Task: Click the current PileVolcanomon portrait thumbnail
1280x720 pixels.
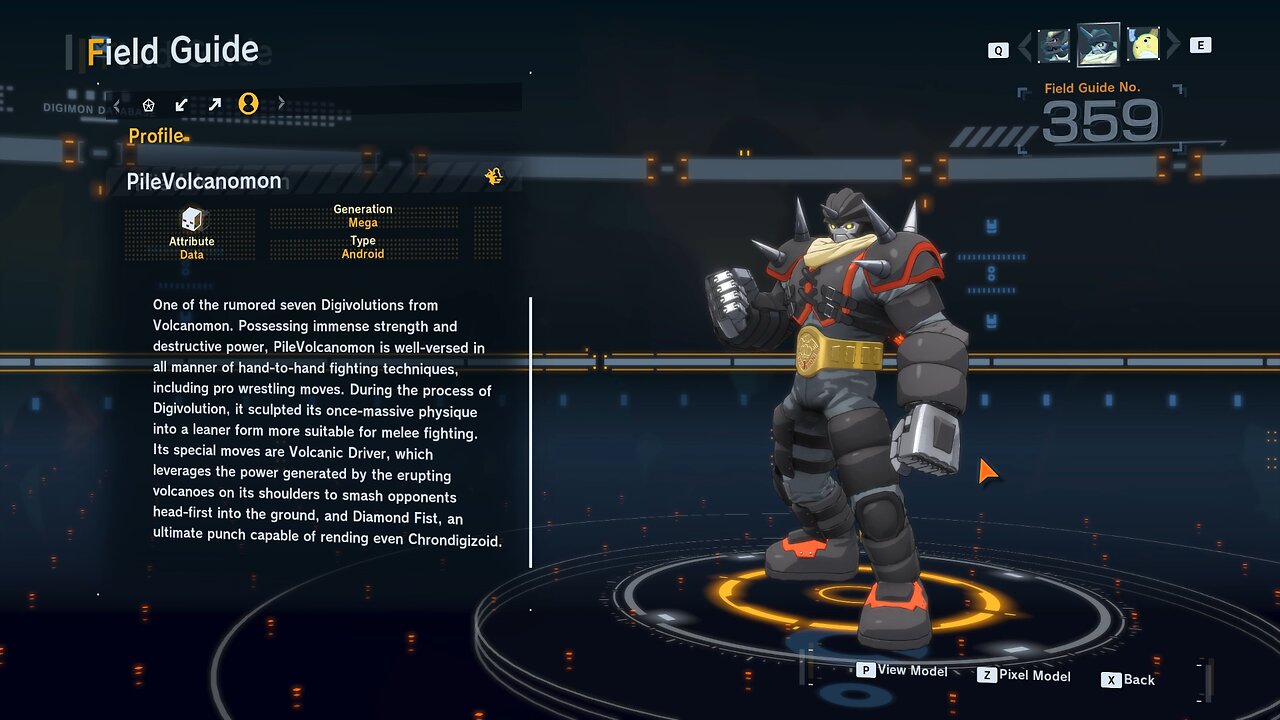Action: coord(1098,45)
